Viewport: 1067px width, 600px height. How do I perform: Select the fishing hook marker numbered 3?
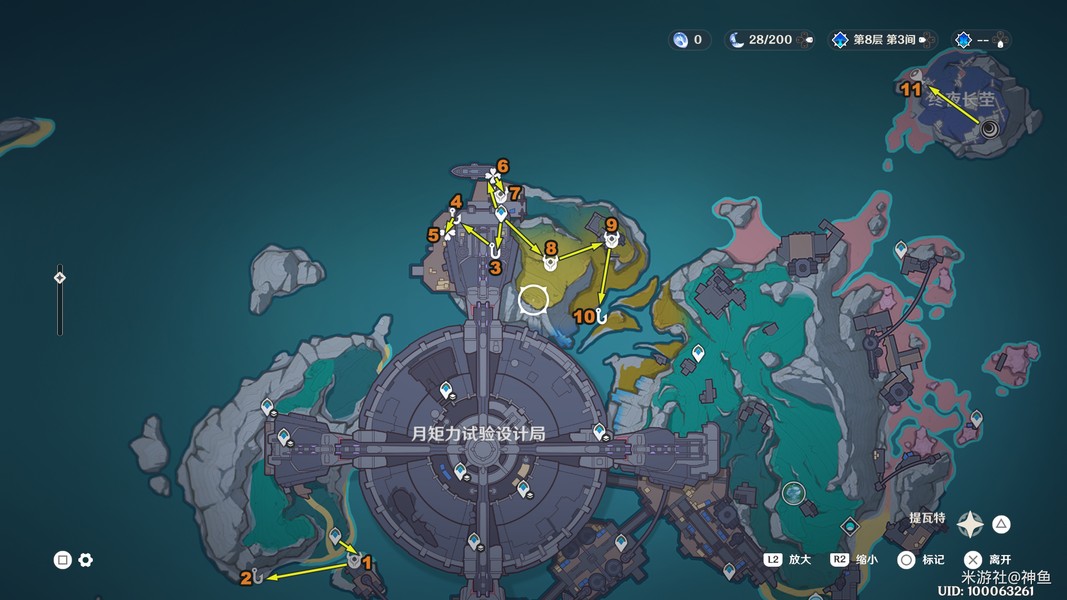(494, 251)
